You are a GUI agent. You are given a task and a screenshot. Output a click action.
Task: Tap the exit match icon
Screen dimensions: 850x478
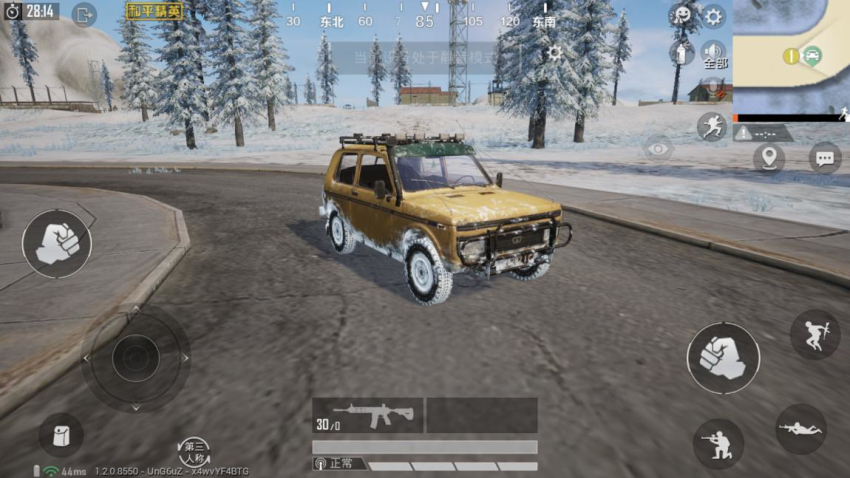point(84,14)
